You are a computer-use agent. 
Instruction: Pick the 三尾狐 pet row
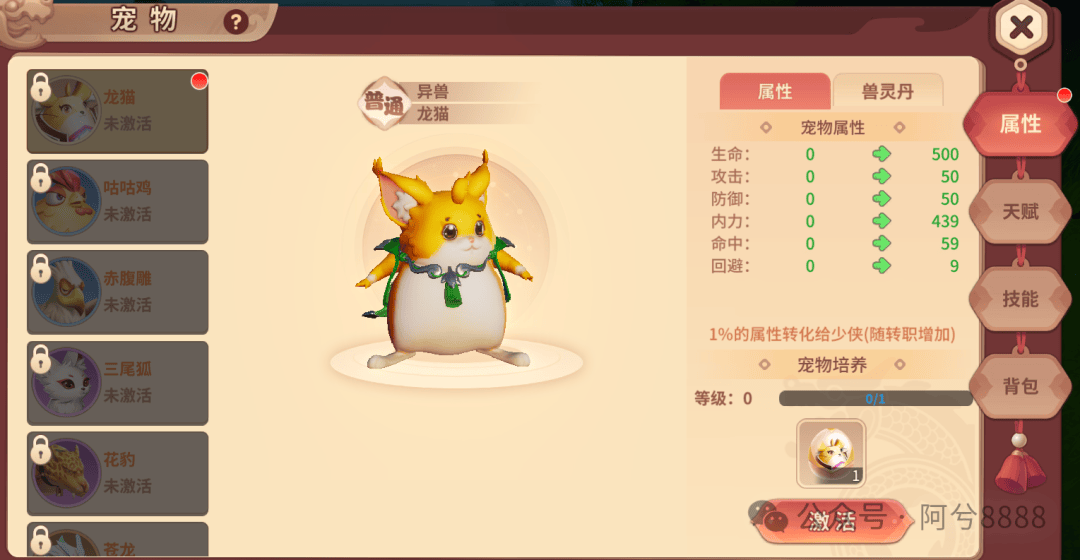[117, 383]
